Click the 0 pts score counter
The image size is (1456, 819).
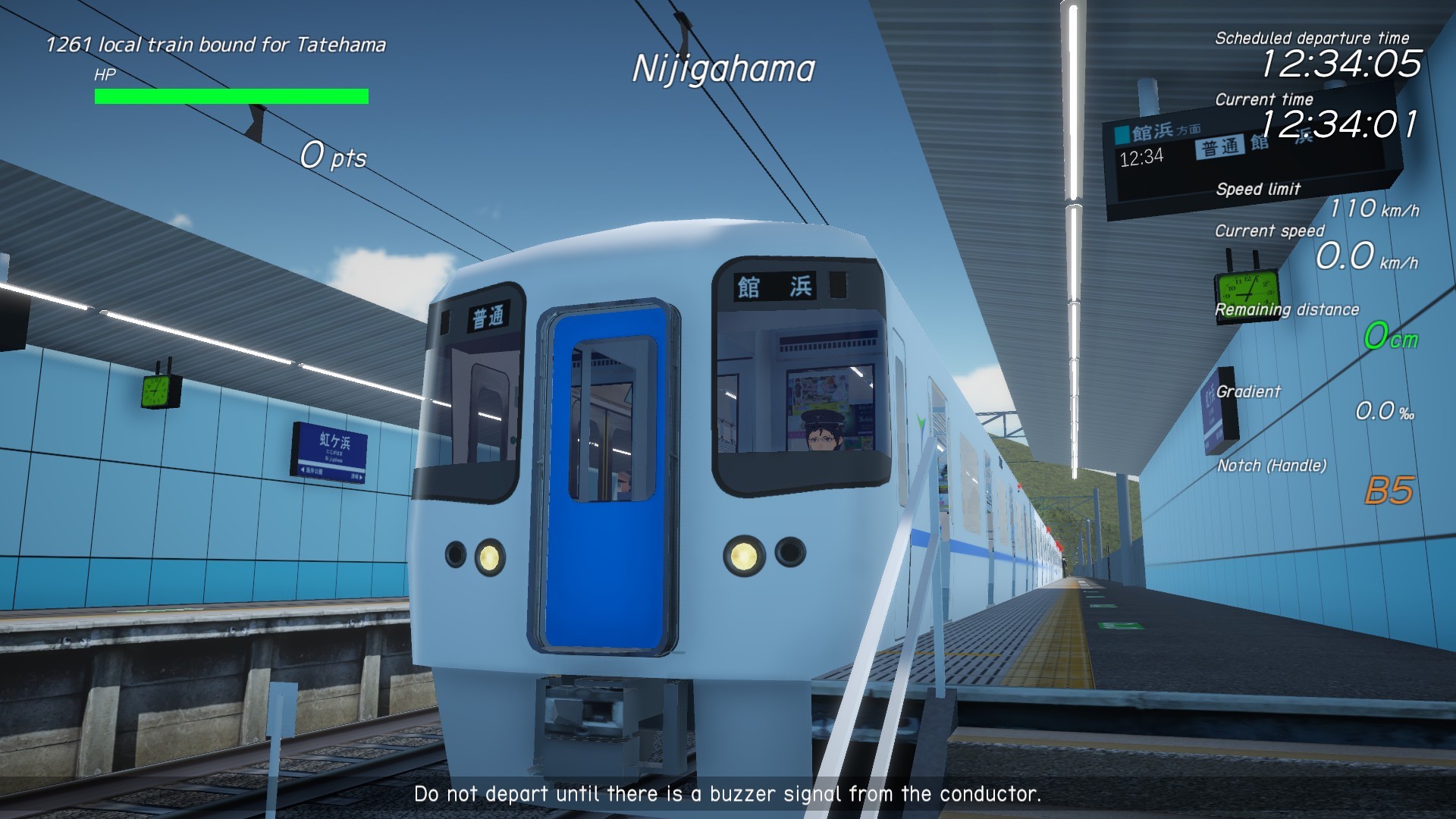[332, 156]
